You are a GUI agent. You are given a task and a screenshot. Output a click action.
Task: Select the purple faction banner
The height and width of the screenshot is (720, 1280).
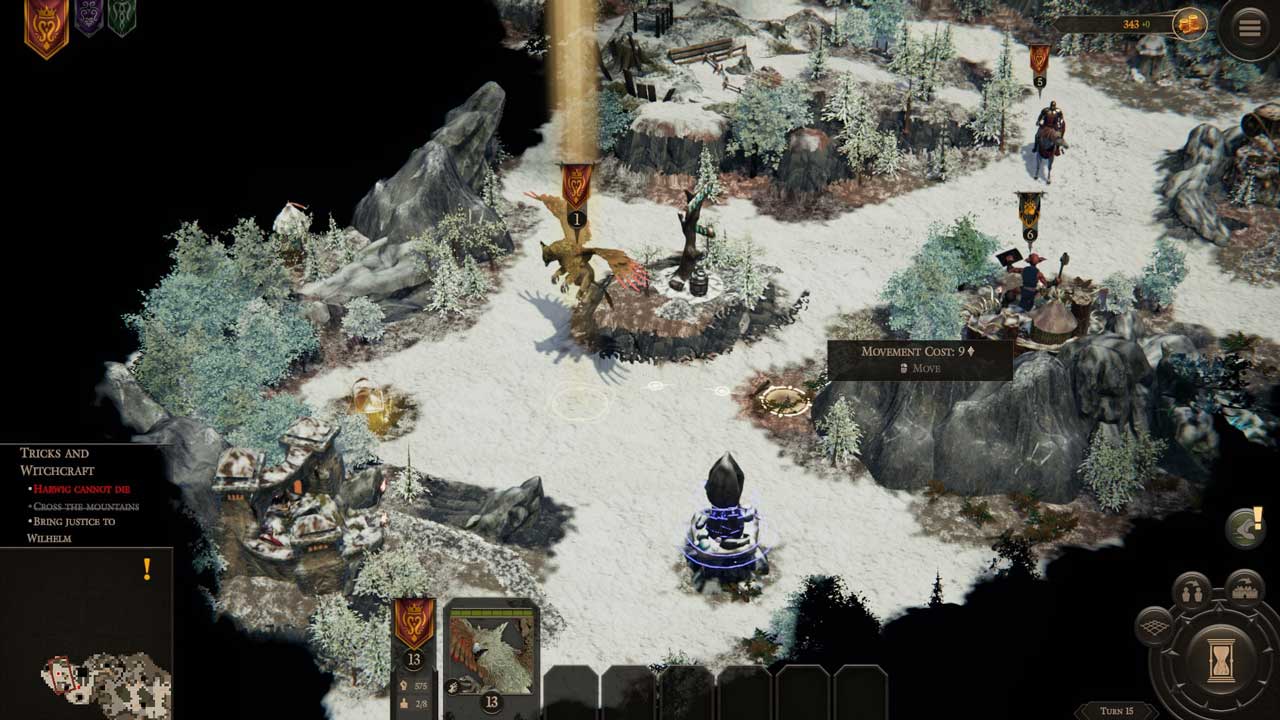click(89, 17)
